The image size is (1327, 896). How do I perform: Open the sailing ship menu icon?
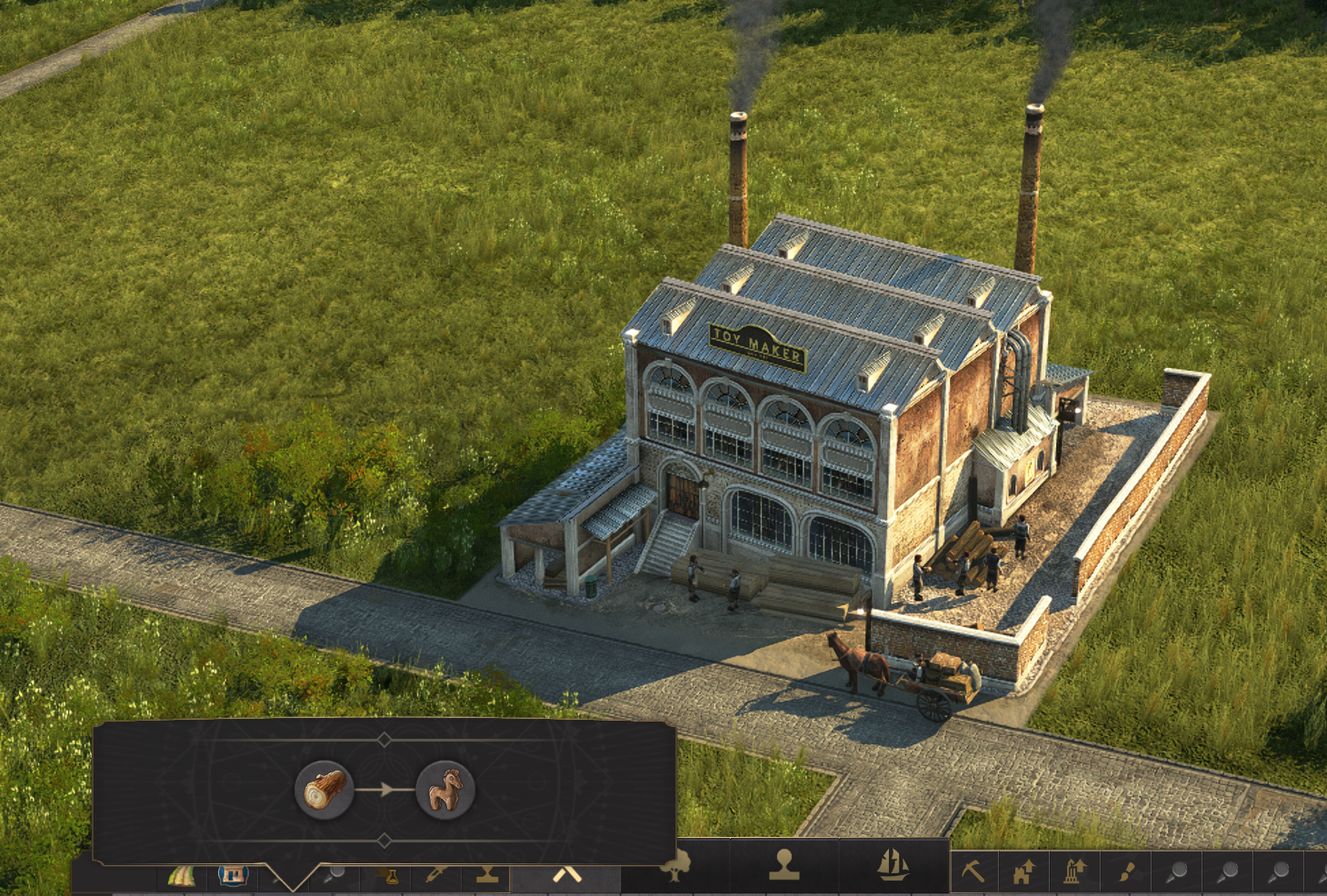pyautogui.click(x=893, y=866)
